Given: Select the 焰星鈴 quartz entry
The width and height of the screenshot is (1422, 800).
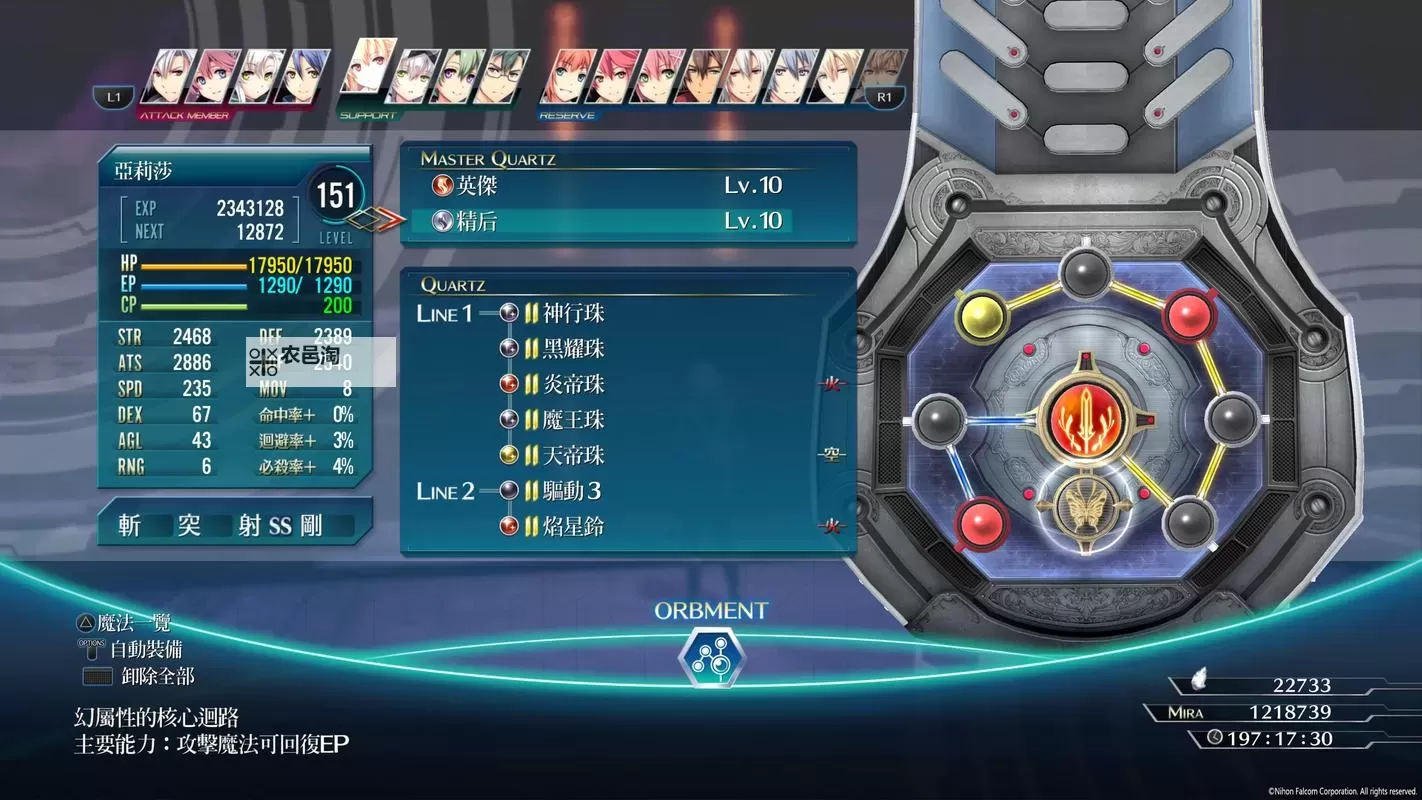Looking at the screenshot, I should point(573,527).
